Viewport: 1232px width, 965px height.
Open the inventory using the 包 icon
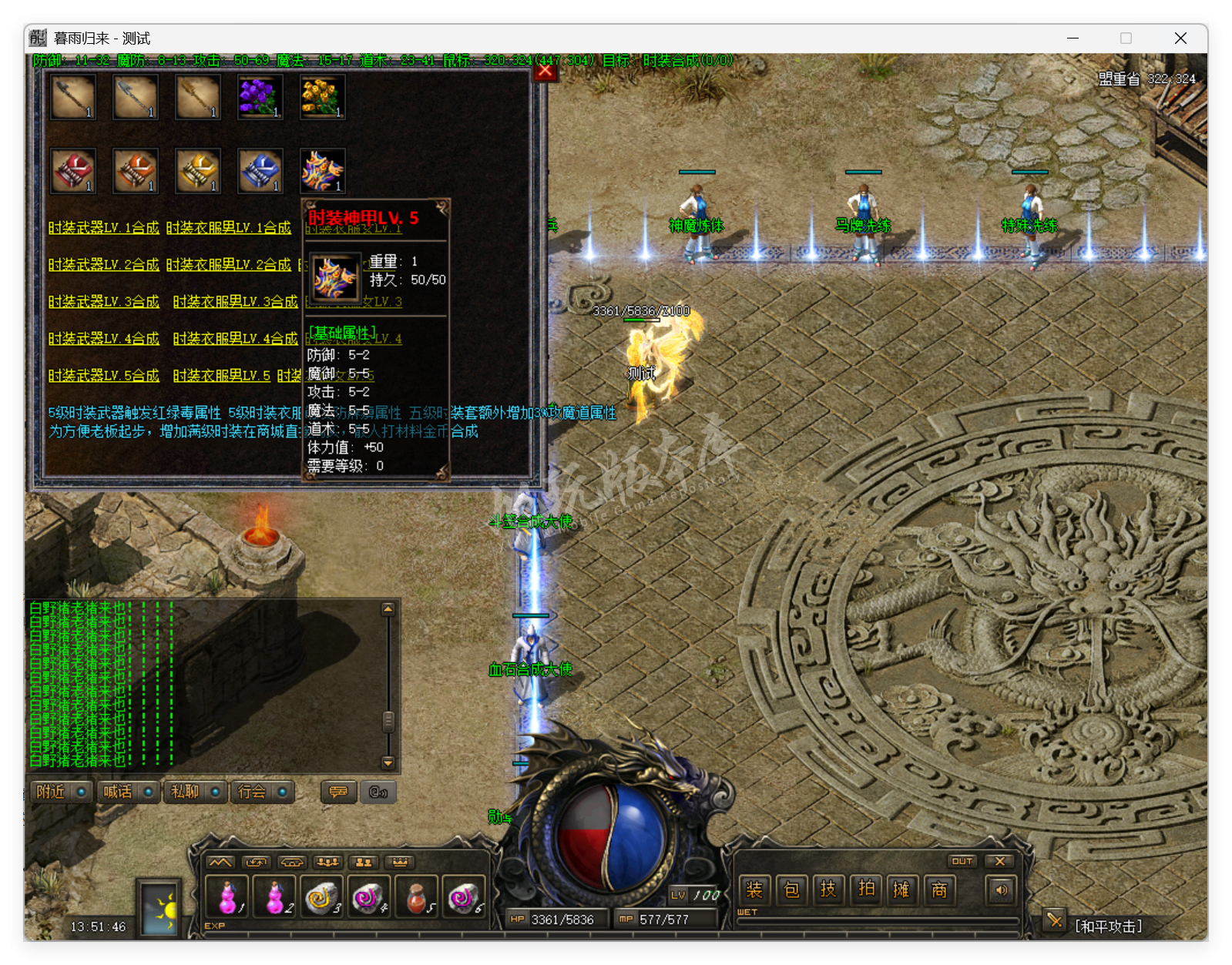[791, 890]
